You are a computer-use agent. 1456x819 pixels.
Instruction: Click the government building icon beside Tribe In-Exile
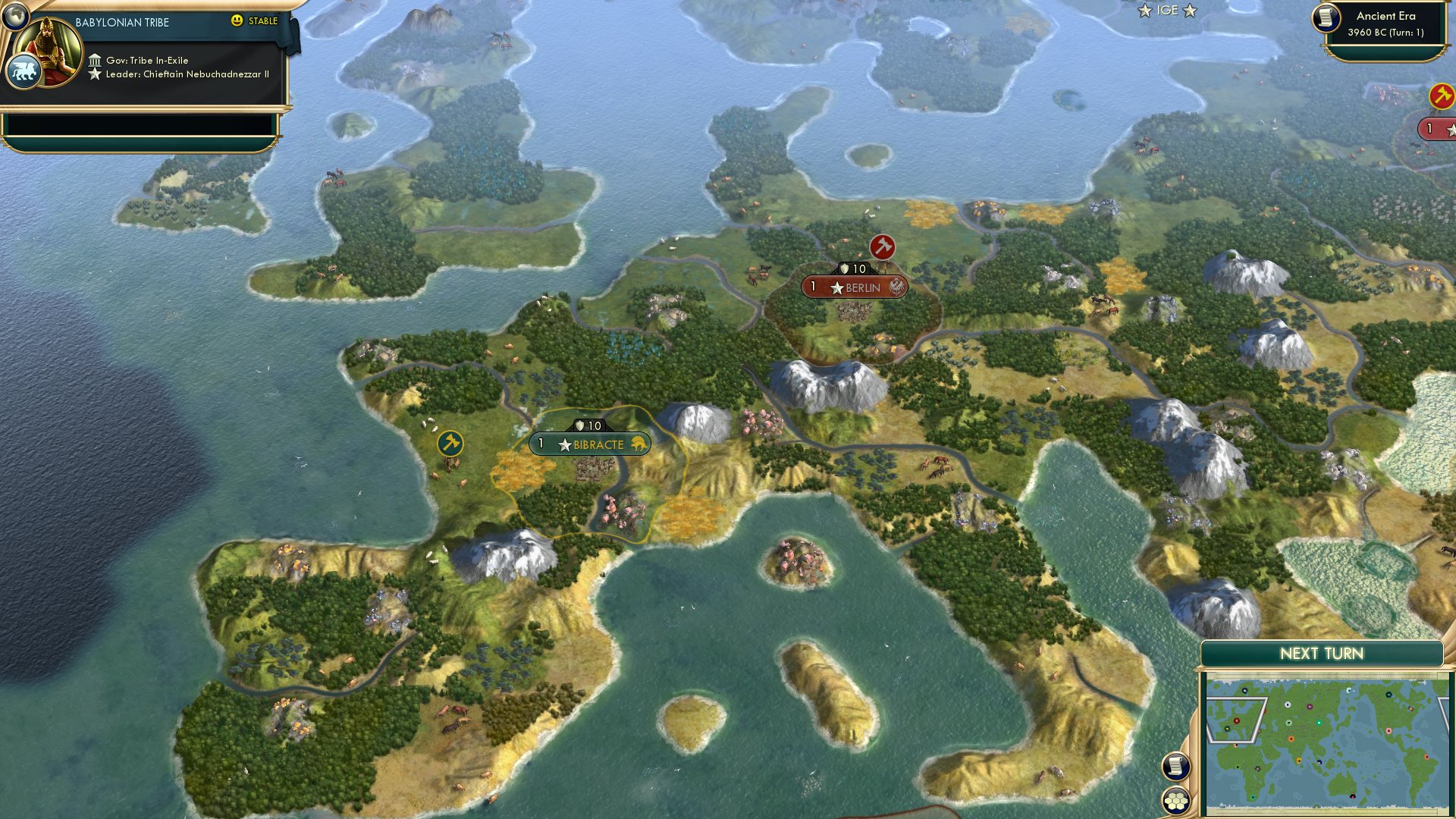pos(97,59)
